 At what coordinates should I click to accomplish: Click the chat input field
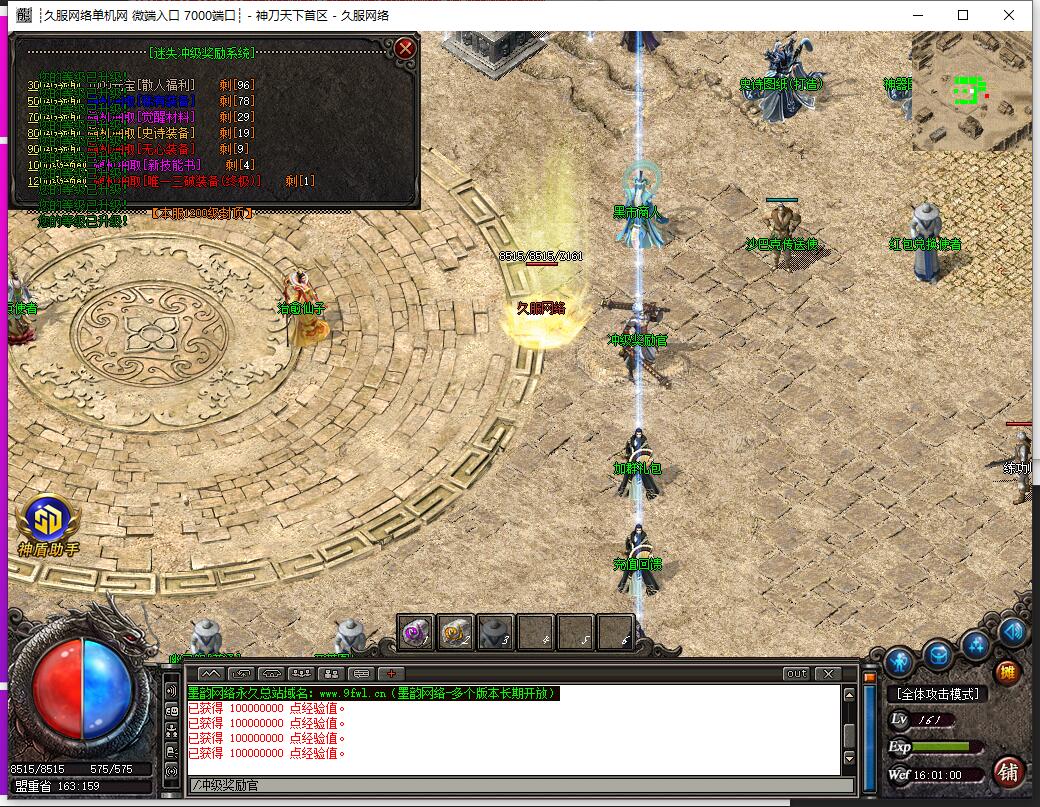coord(510,785)
